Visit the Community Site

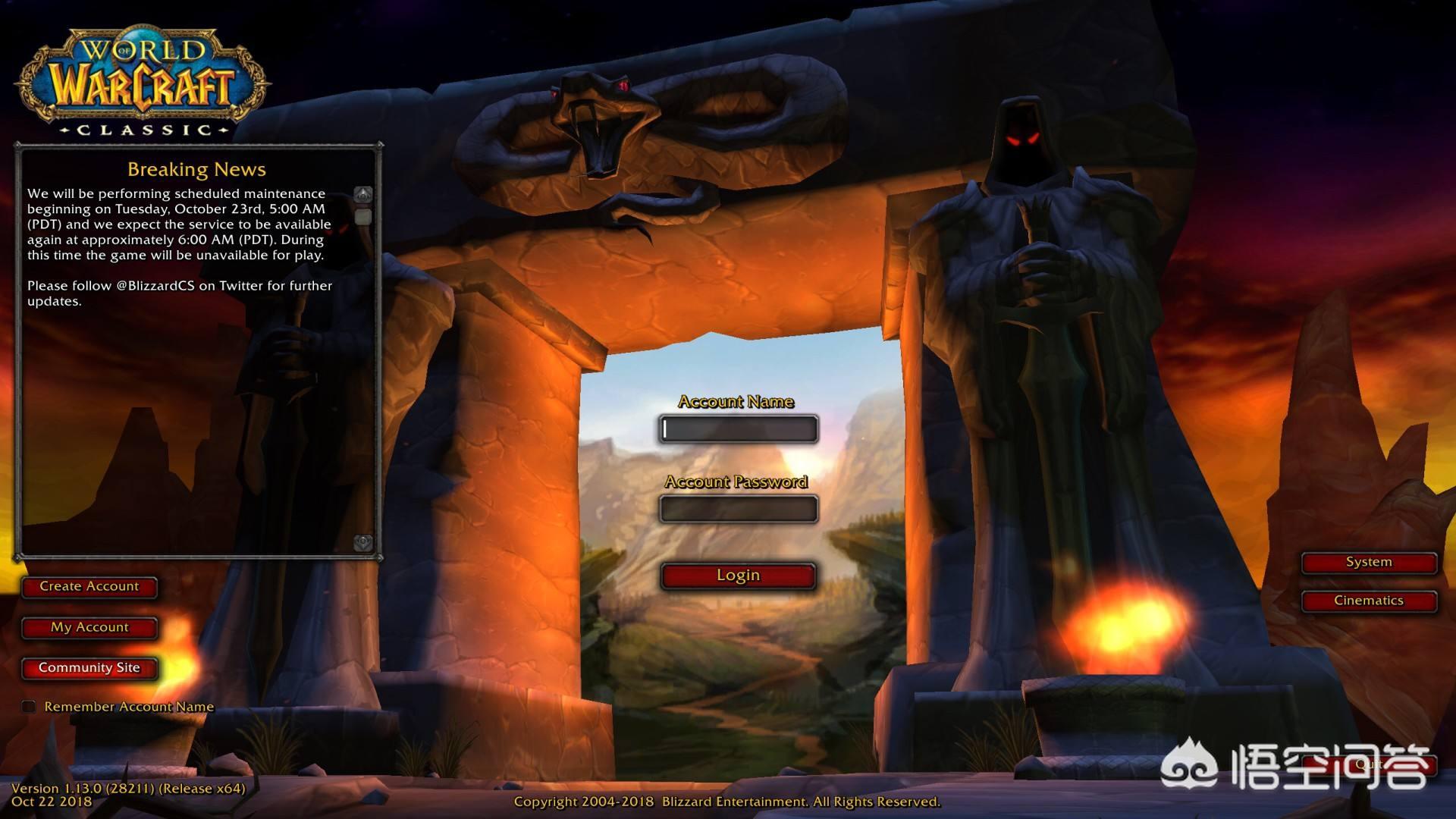(x=89, y=668)
